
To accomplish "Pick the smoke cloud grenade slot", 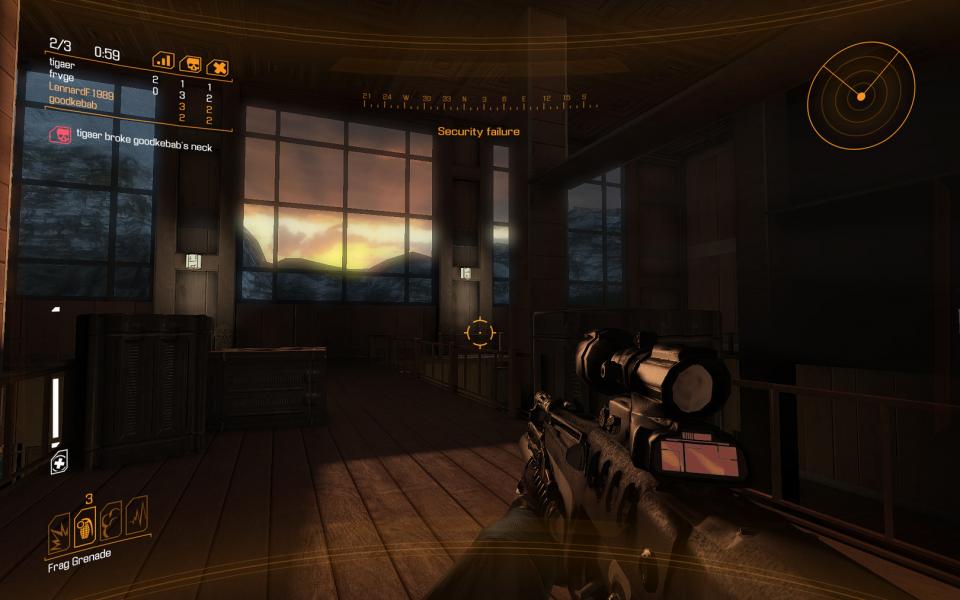I will [x=111, y=518].
